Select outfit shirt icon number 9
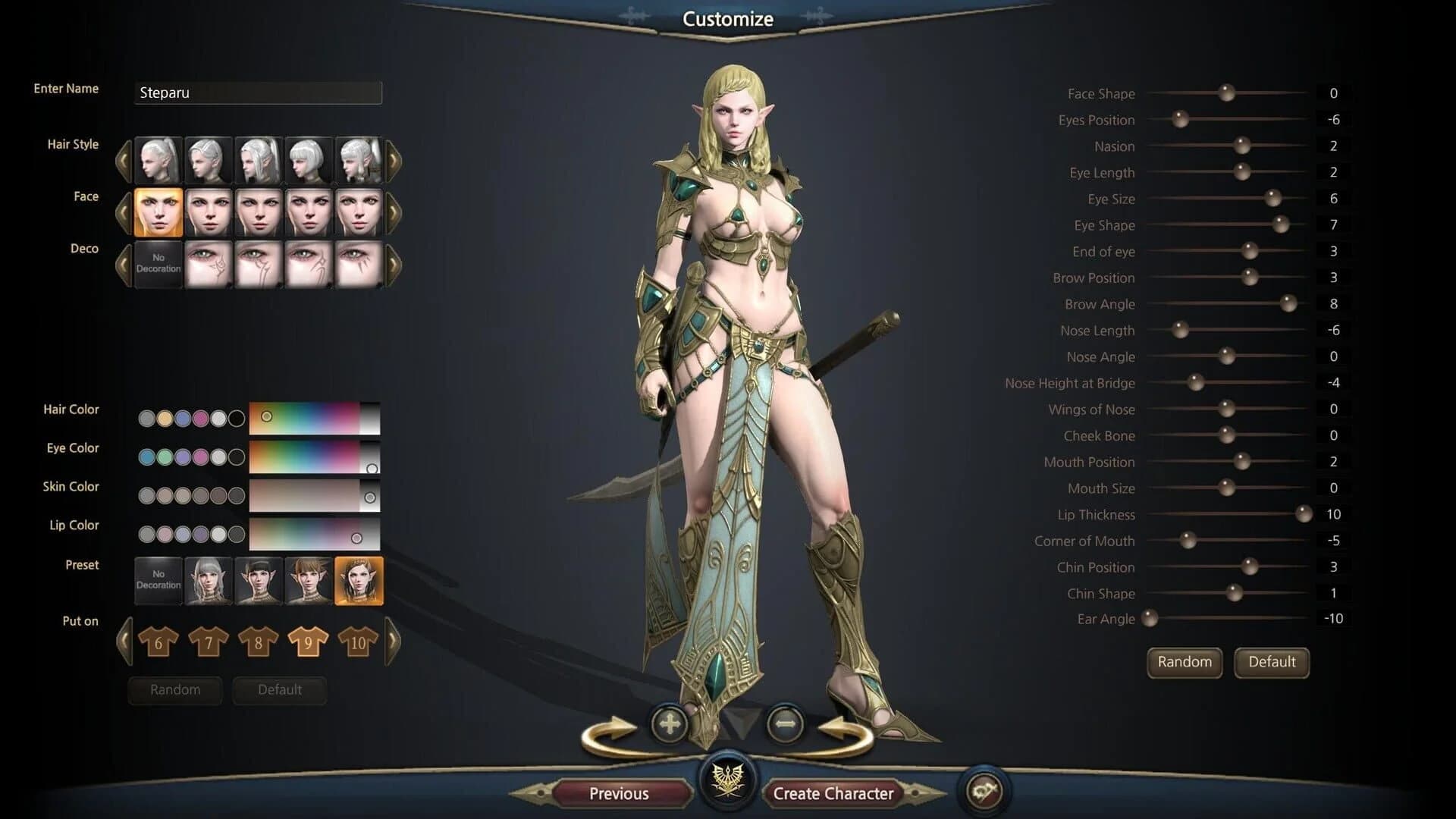The height and width of the screenshot is (819, 1456). coord(307,641)
